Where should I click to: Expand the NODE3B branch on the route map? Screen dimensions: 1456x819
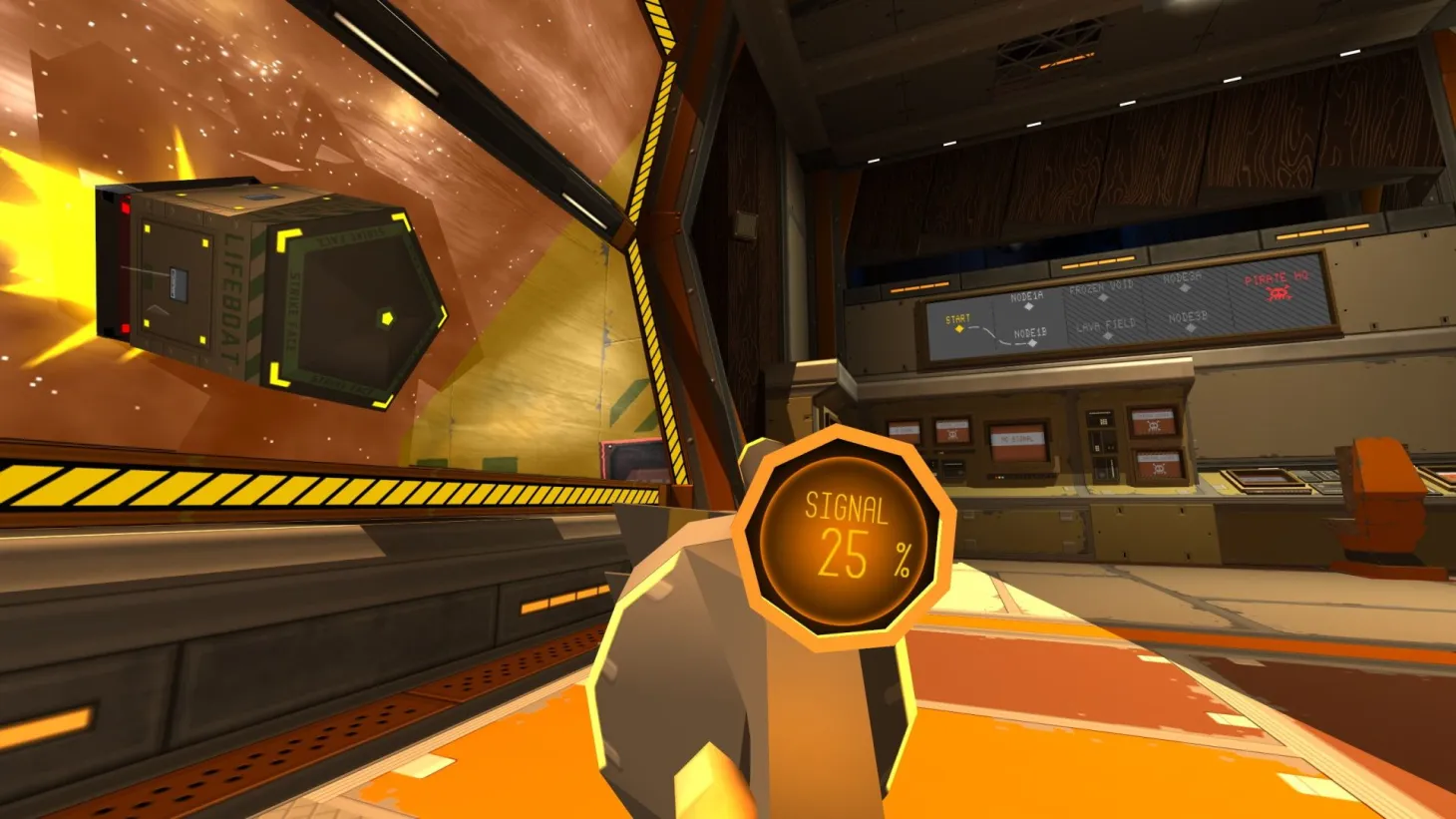[1191, 327]
